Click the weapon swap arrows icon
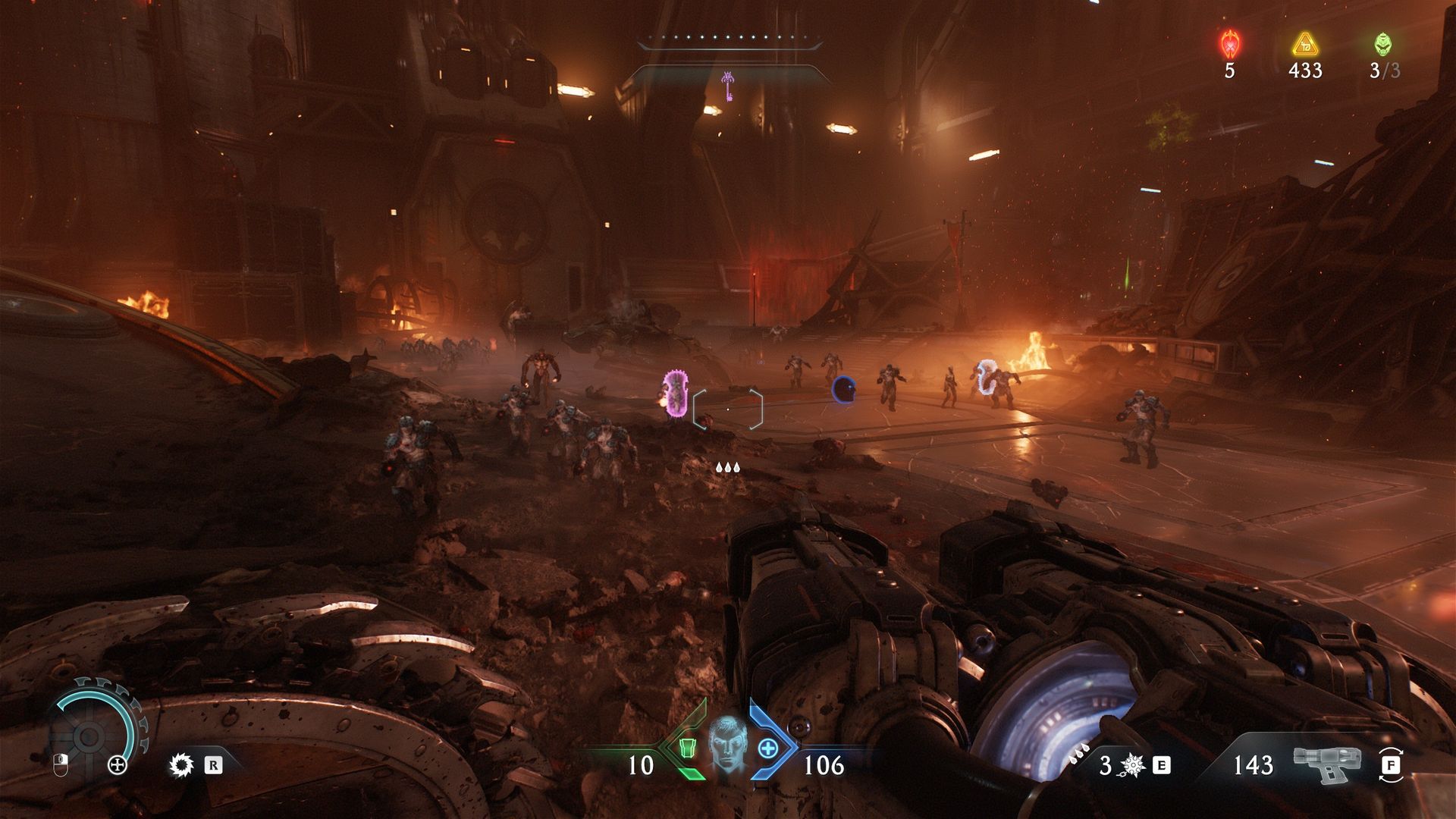The height and width of the screenshot is (819, 1456). point(1391,765)
